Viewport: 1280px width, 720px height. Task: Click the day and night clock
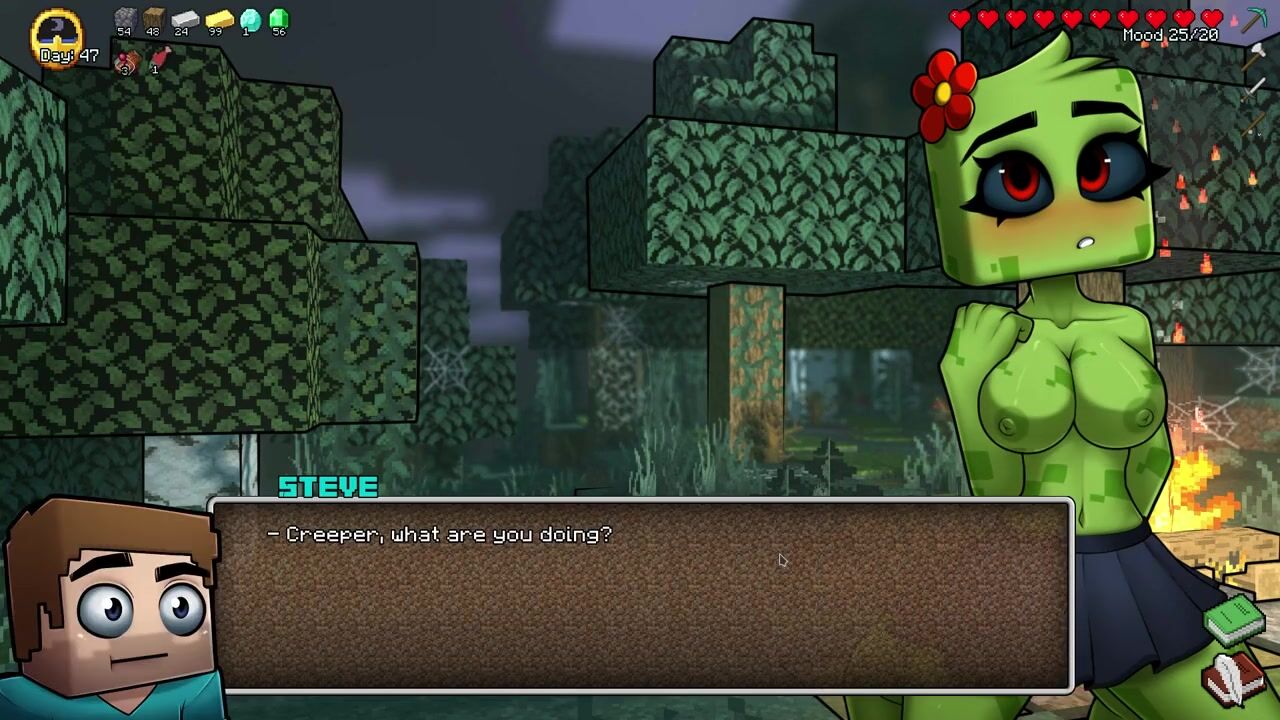[x=58, y=34]
